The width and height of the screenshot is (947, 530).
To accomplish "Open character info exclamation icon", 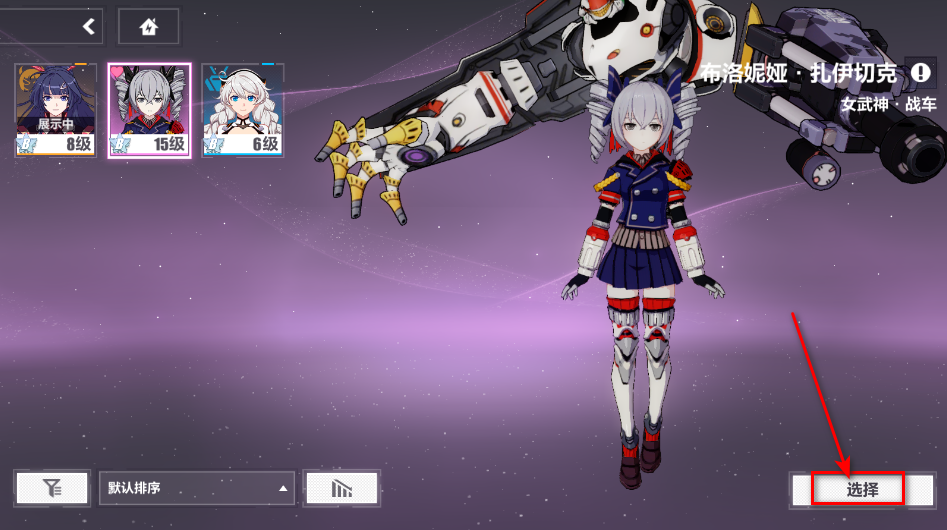I will [921, 74].
